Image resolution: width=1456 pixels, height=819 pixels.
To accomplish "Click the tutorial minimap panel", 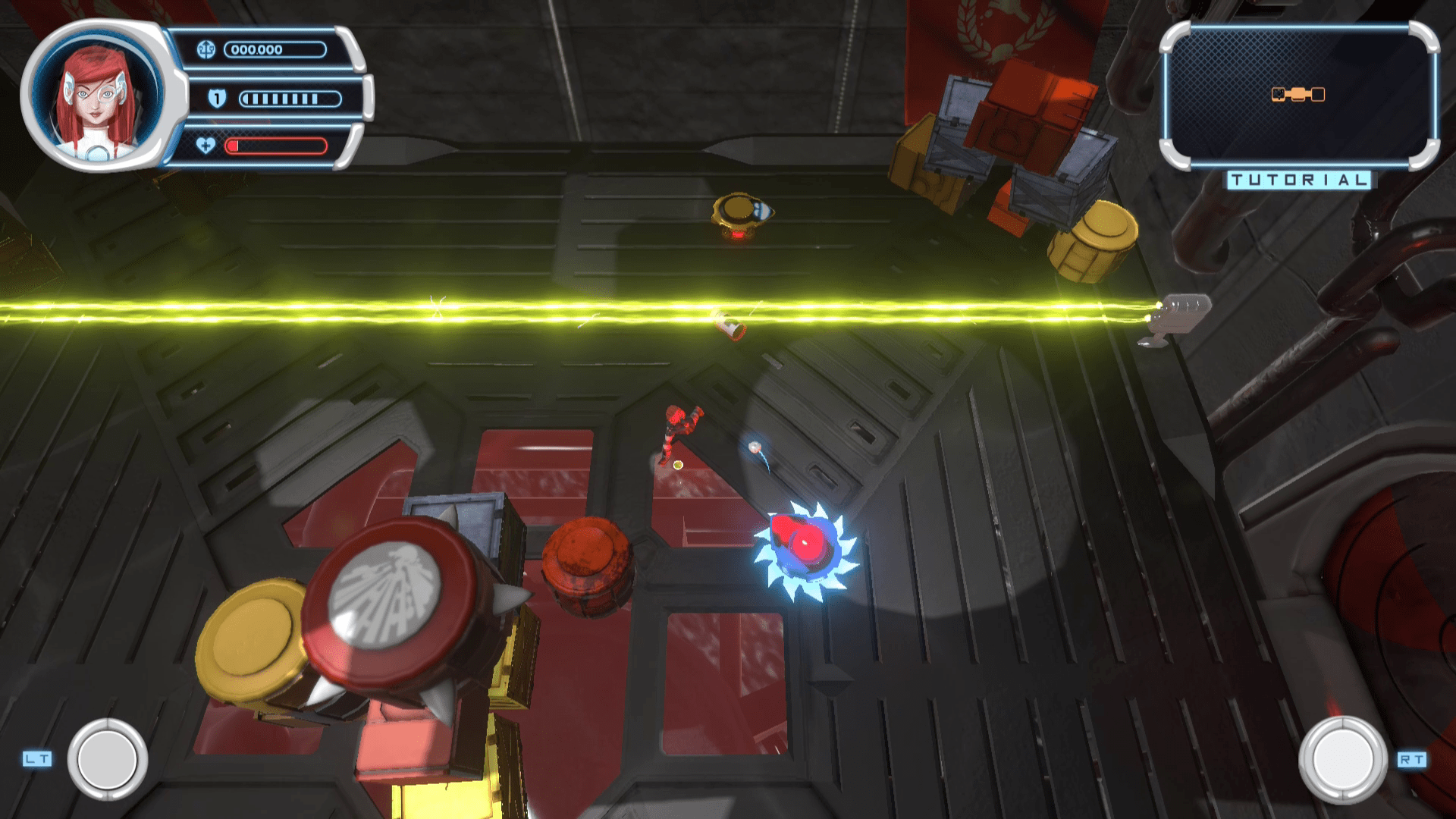I will point(1298,96).
